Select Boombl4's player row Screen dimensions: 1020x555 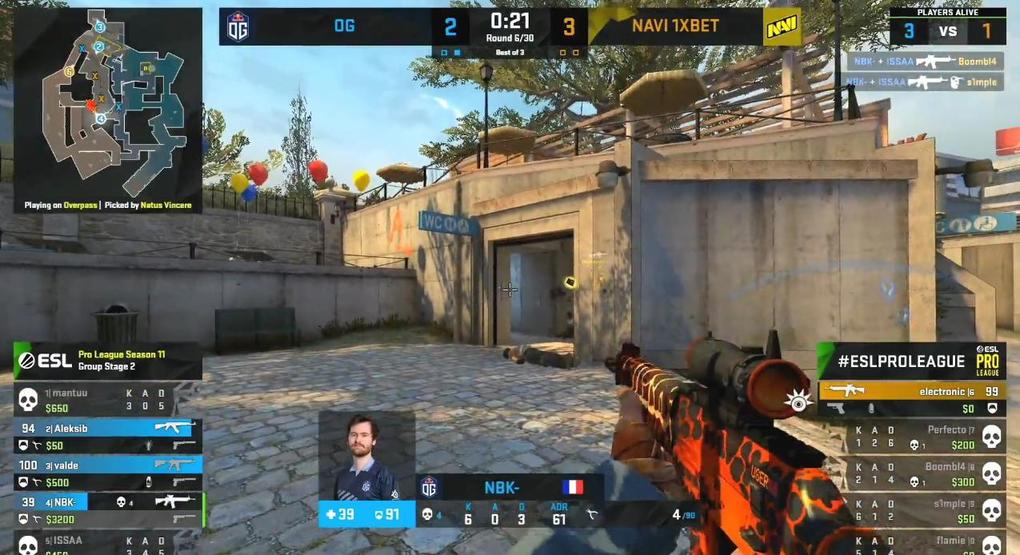pyautogui.click(x=910, y=473)
